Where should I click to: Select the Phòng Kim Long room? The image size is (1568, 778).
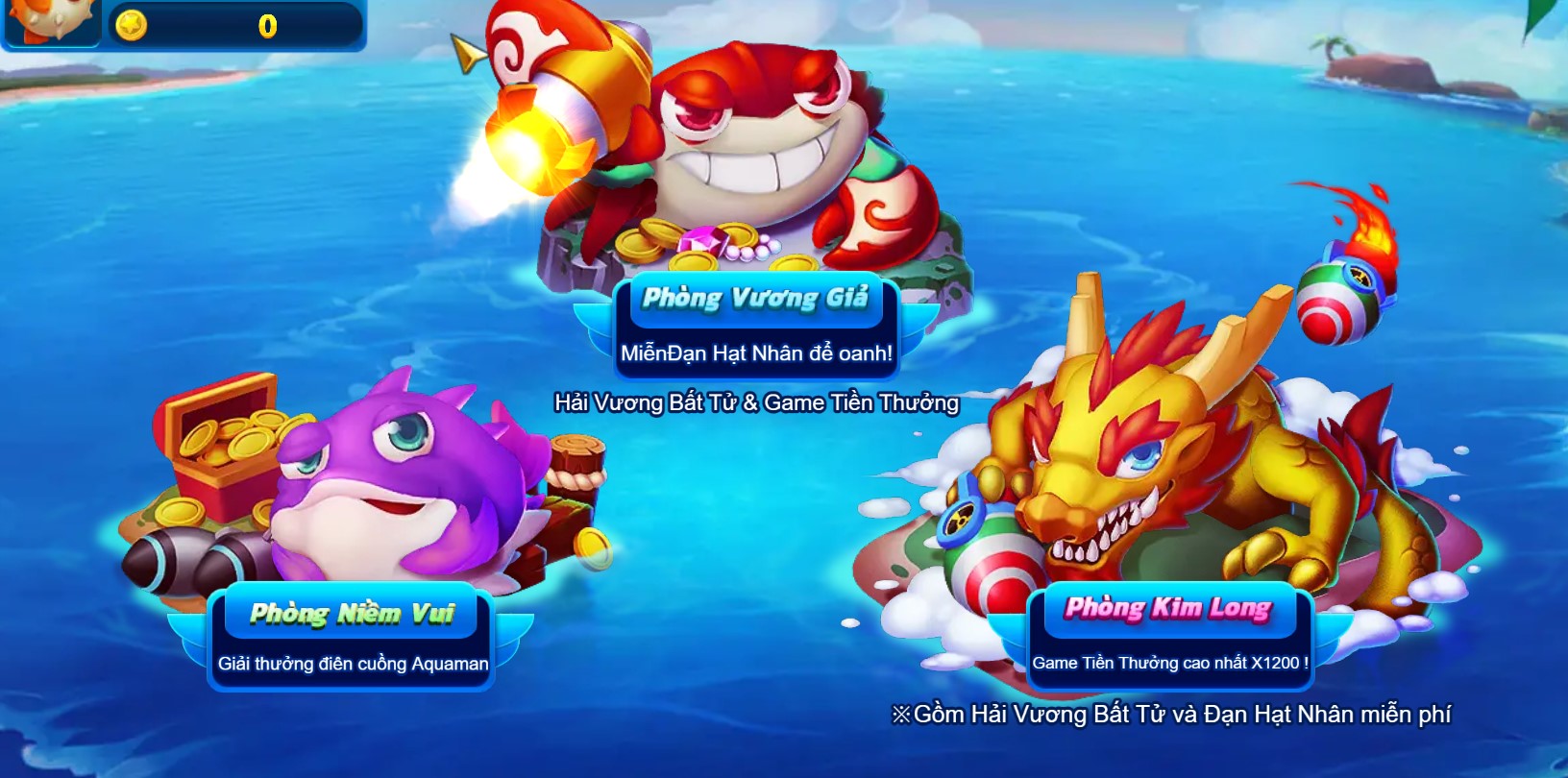[x=1168, y=608]
